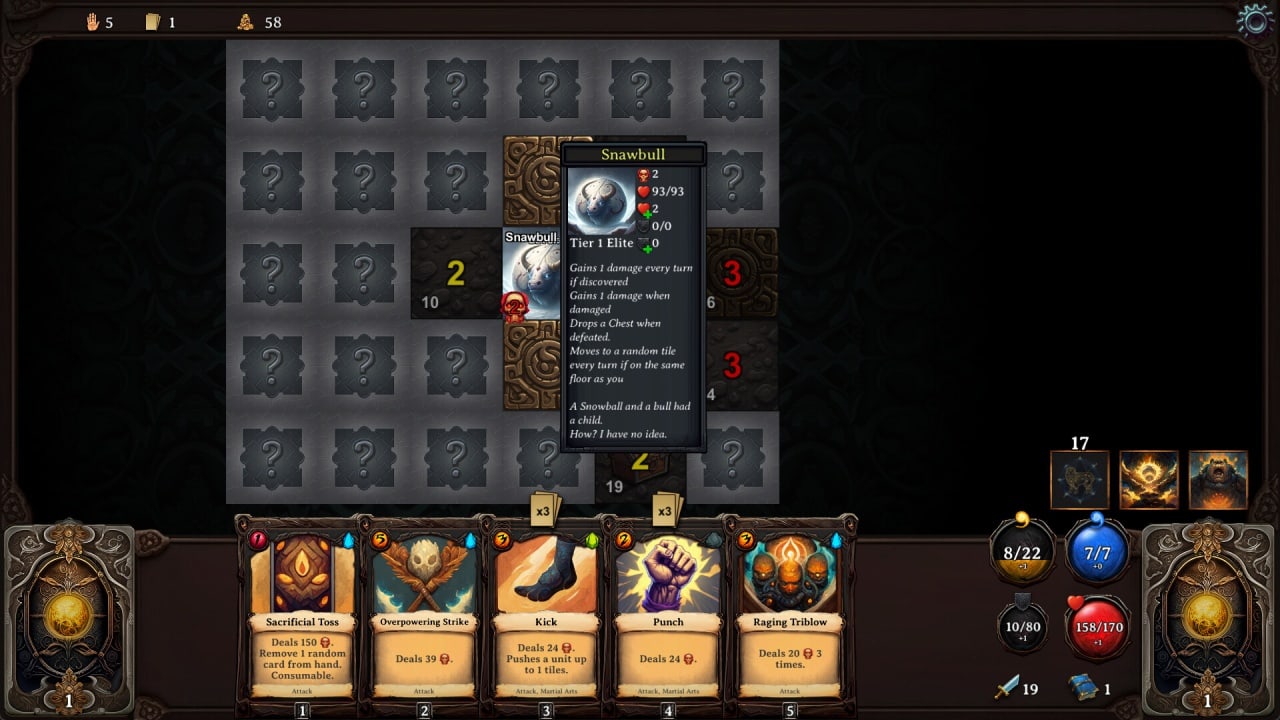Select the fiery explosion relic icon
This screenshot has height=720, width=1280.
coord(1149,480)
